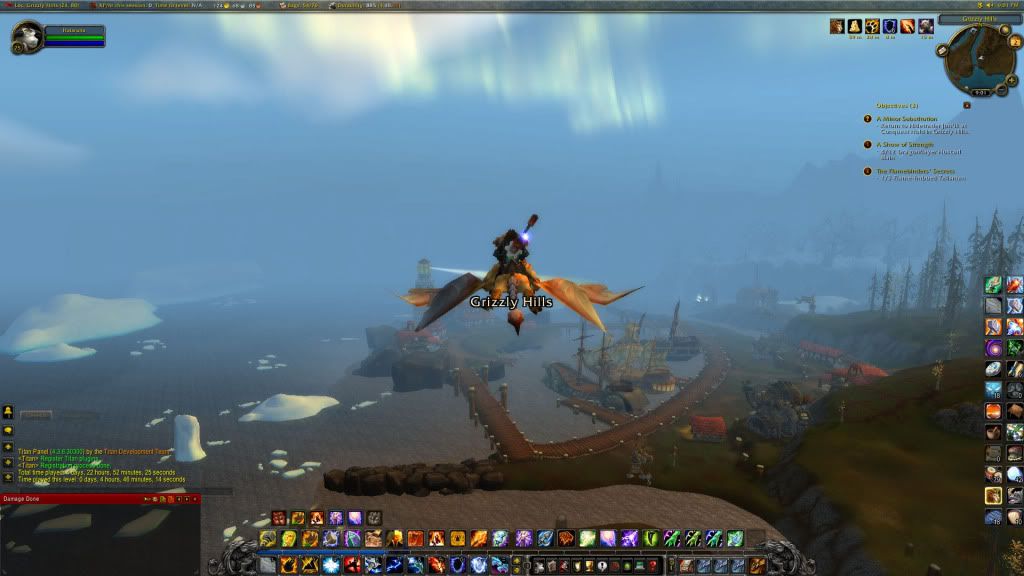Open the chat menu speech bubble button

pyautogui.click(x=8, y=430)
